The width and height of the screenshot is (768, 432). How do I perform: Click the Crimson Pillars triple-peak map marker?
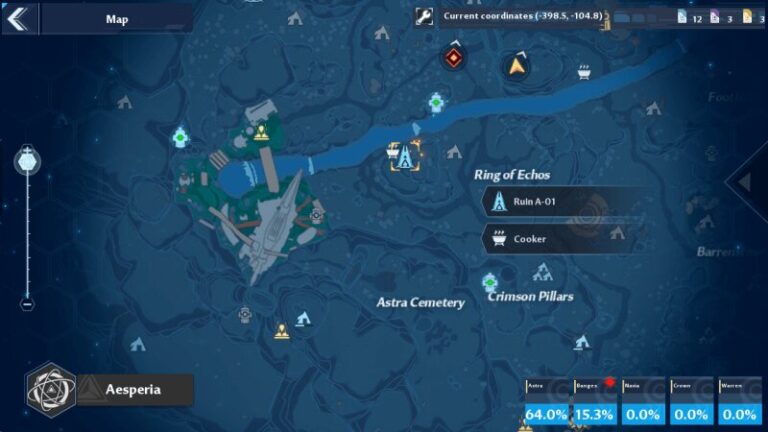pos(543,272)
